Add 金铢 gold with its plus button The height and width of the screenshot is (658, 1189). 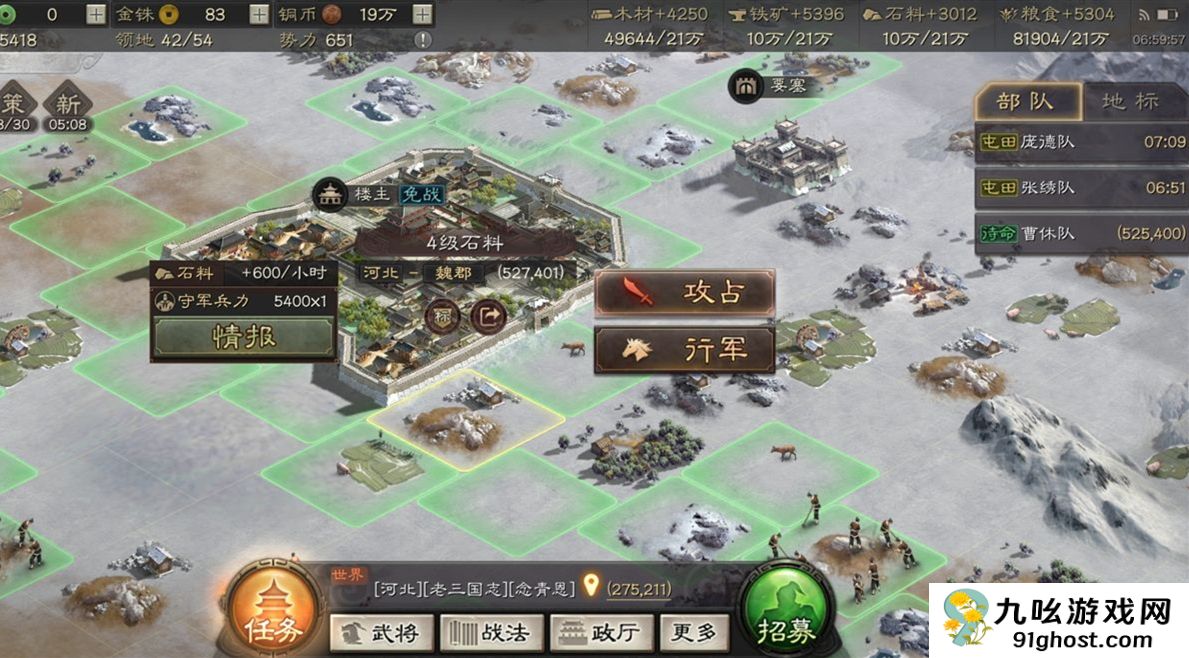click(259, 14)
